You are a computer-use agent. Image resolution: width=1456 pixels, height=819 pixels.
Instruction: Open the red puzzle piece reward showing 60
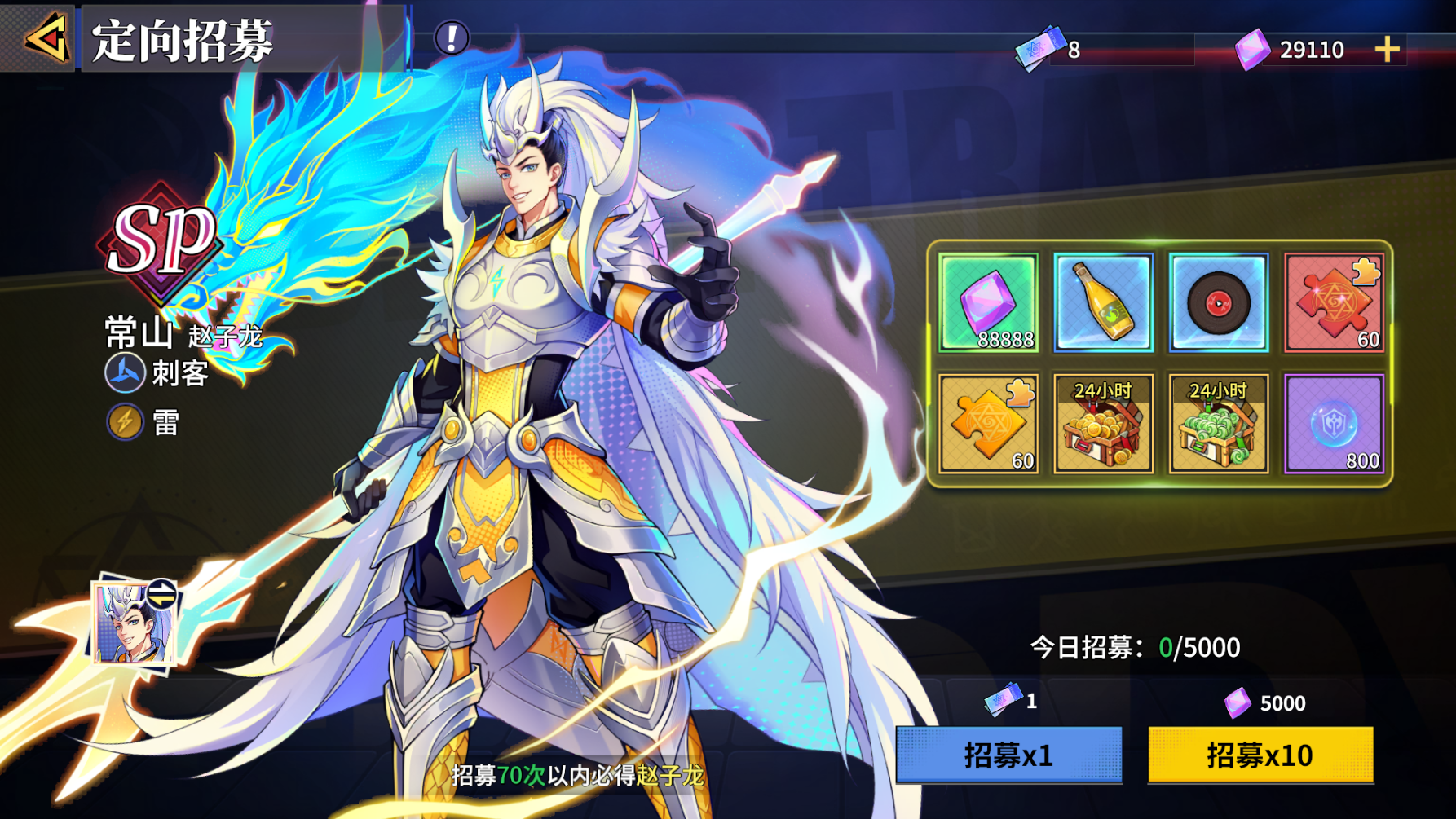(1334, 303)
